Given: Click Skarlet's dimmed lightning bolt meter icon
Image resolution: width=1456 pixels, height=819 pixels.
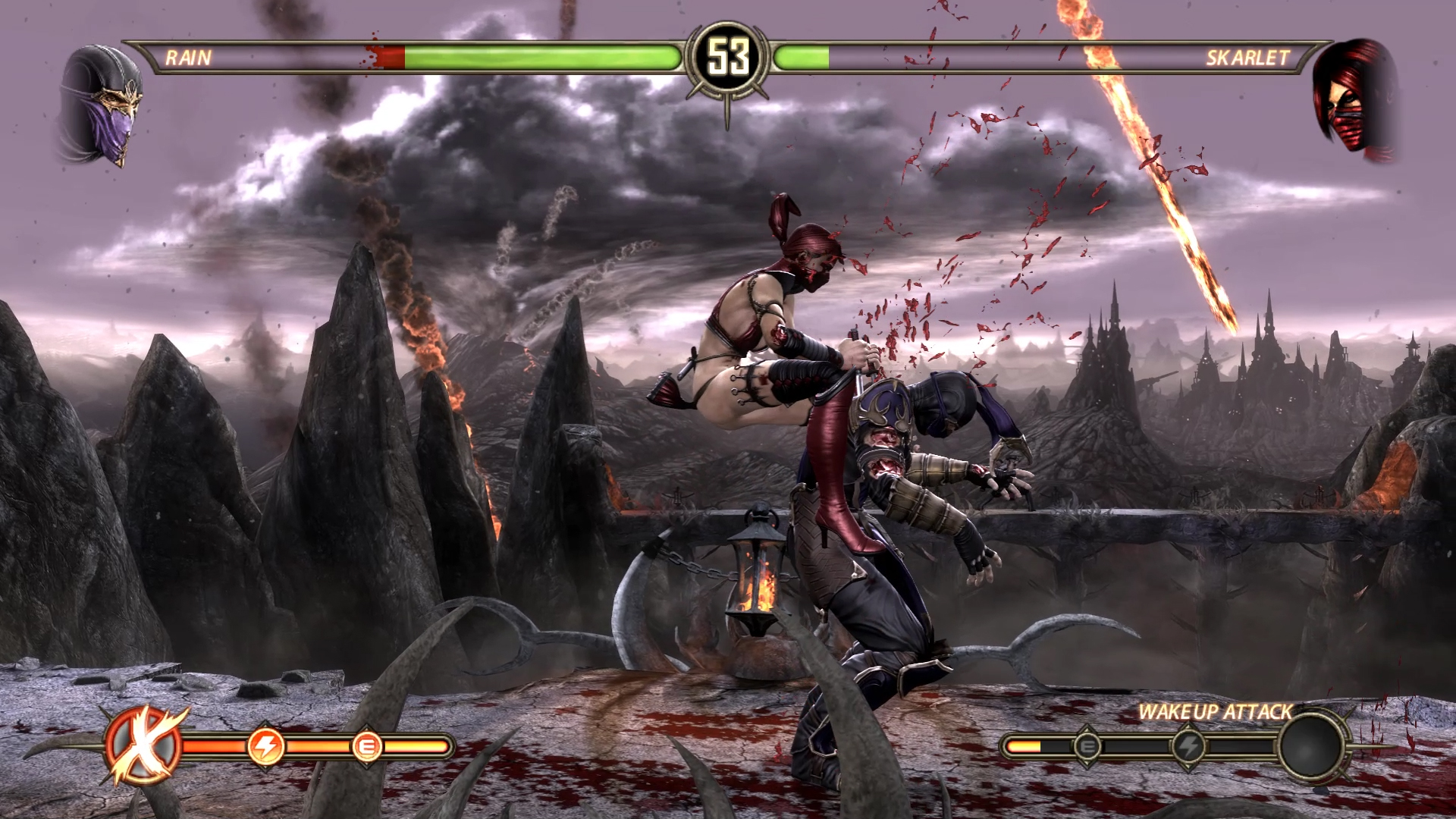Looking at the screenshot, I should 1188,747.
